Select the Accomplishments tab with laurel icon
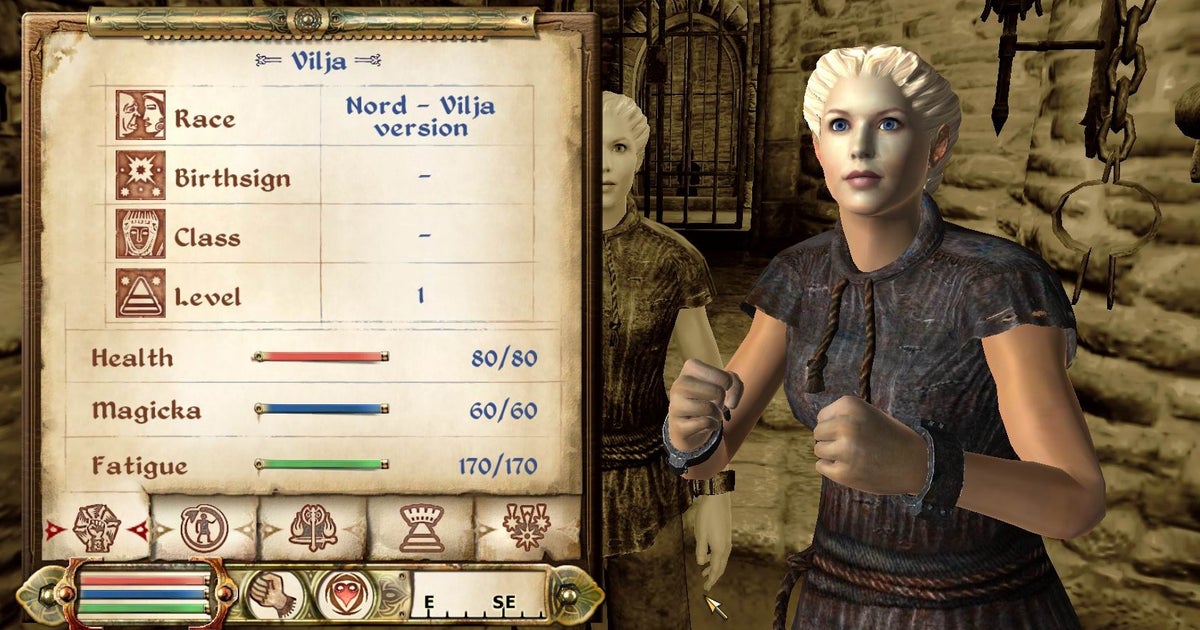This screenshot has height=630, width=1200. point(526,527)
